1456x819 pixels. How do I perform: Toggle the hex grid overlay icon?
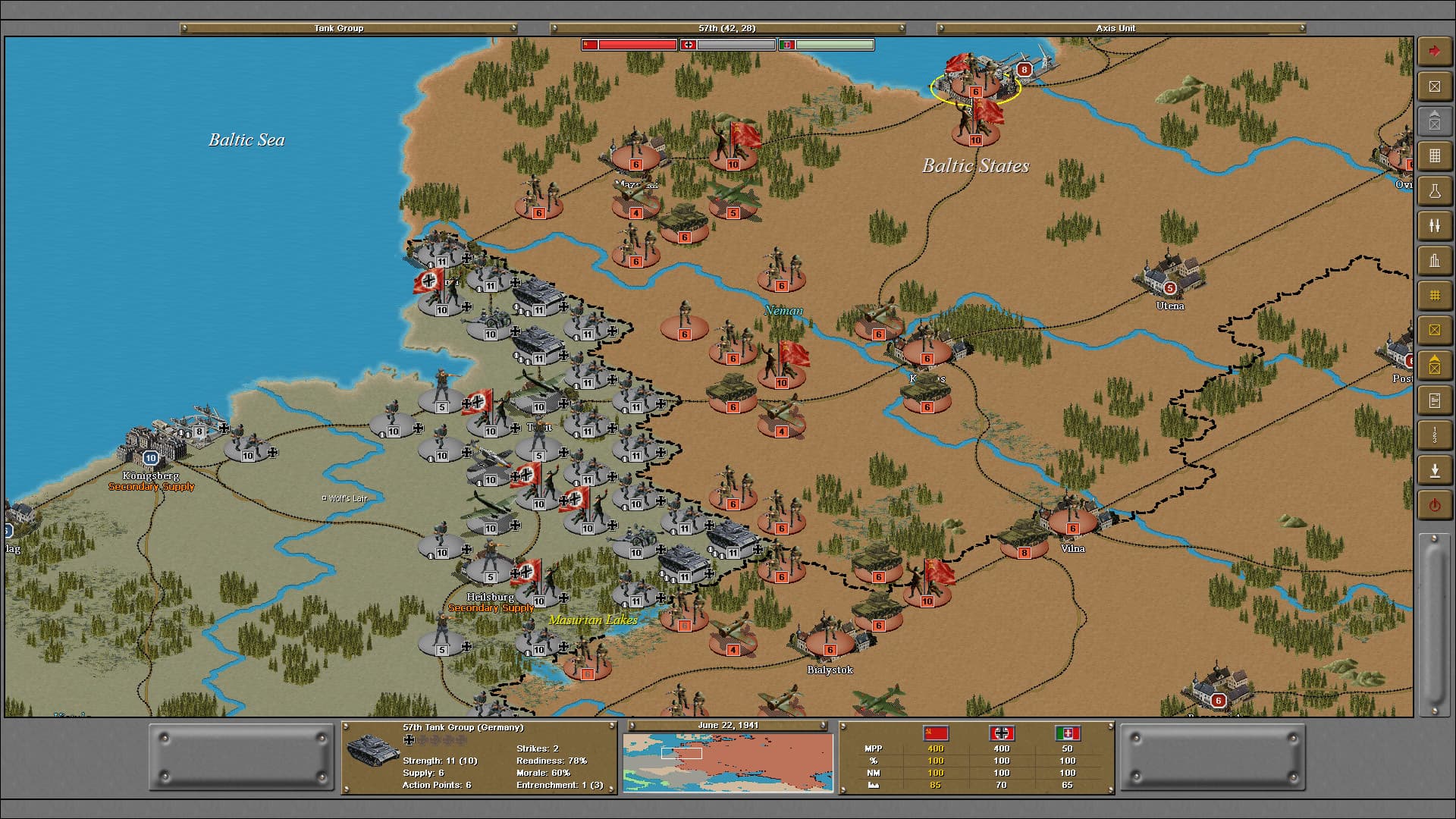[x=1434, y=296]
